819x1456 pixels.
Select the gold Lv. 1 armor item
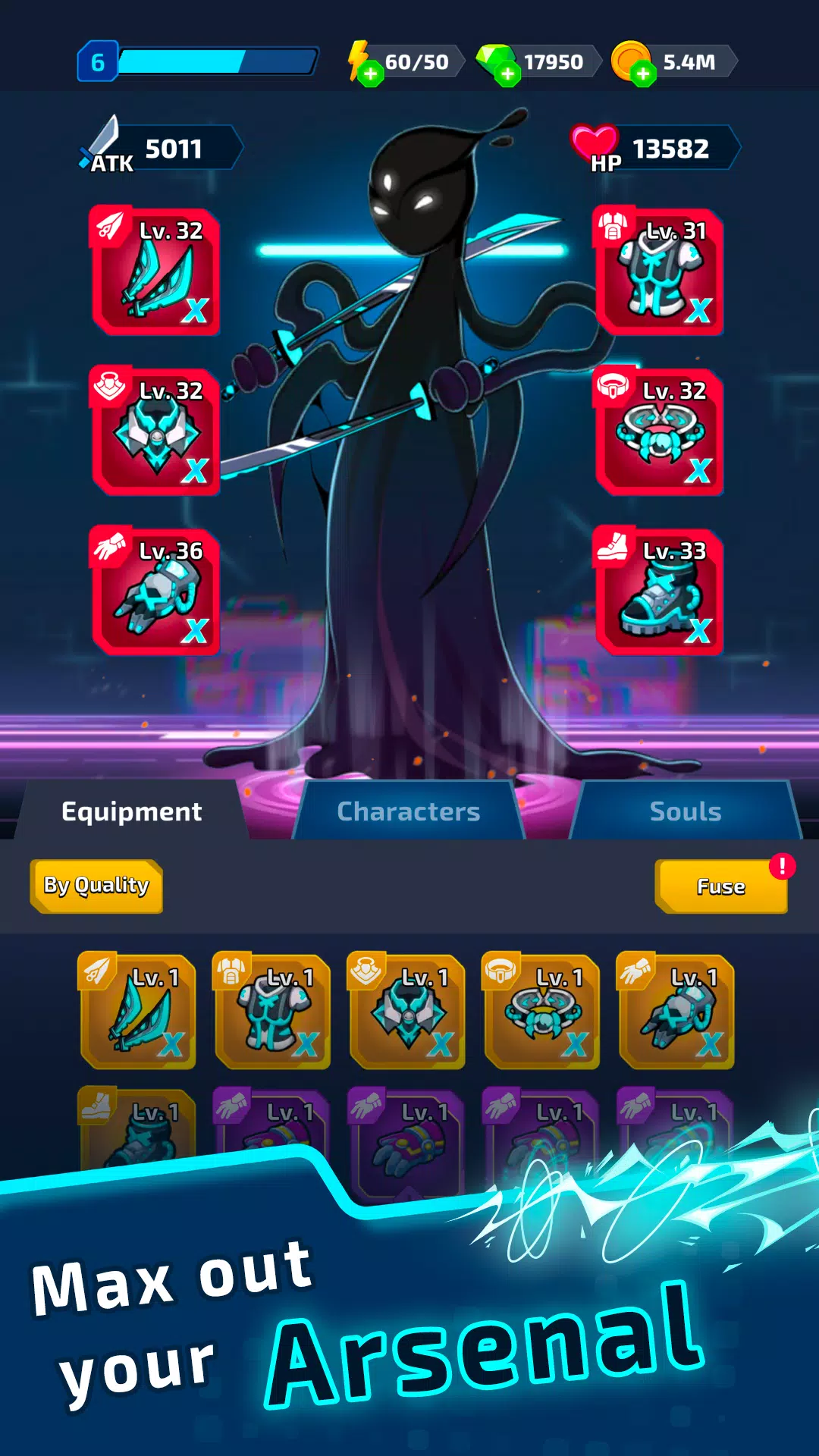pos(272,1012)
